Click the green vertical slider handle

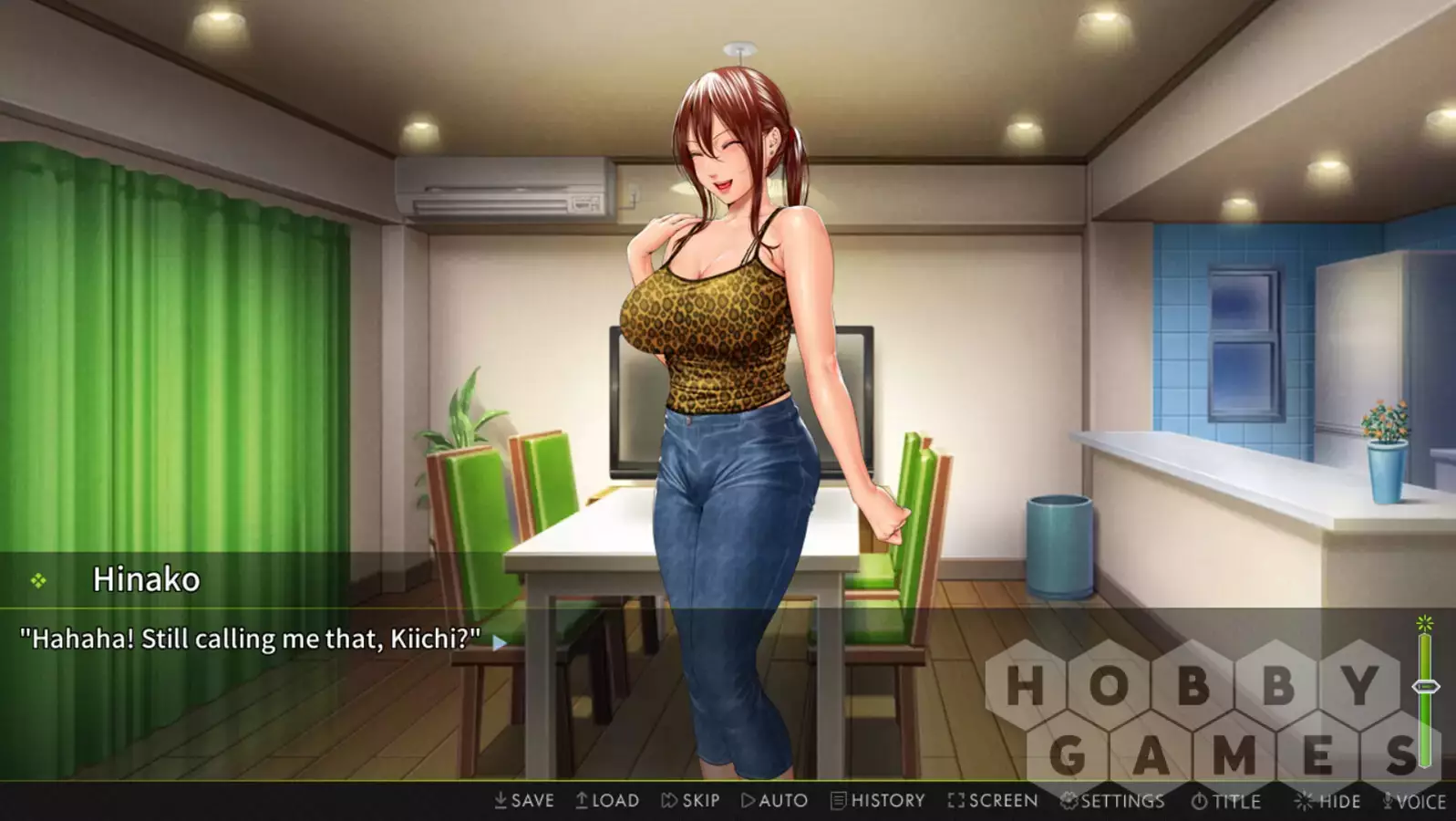(1425, 686)
